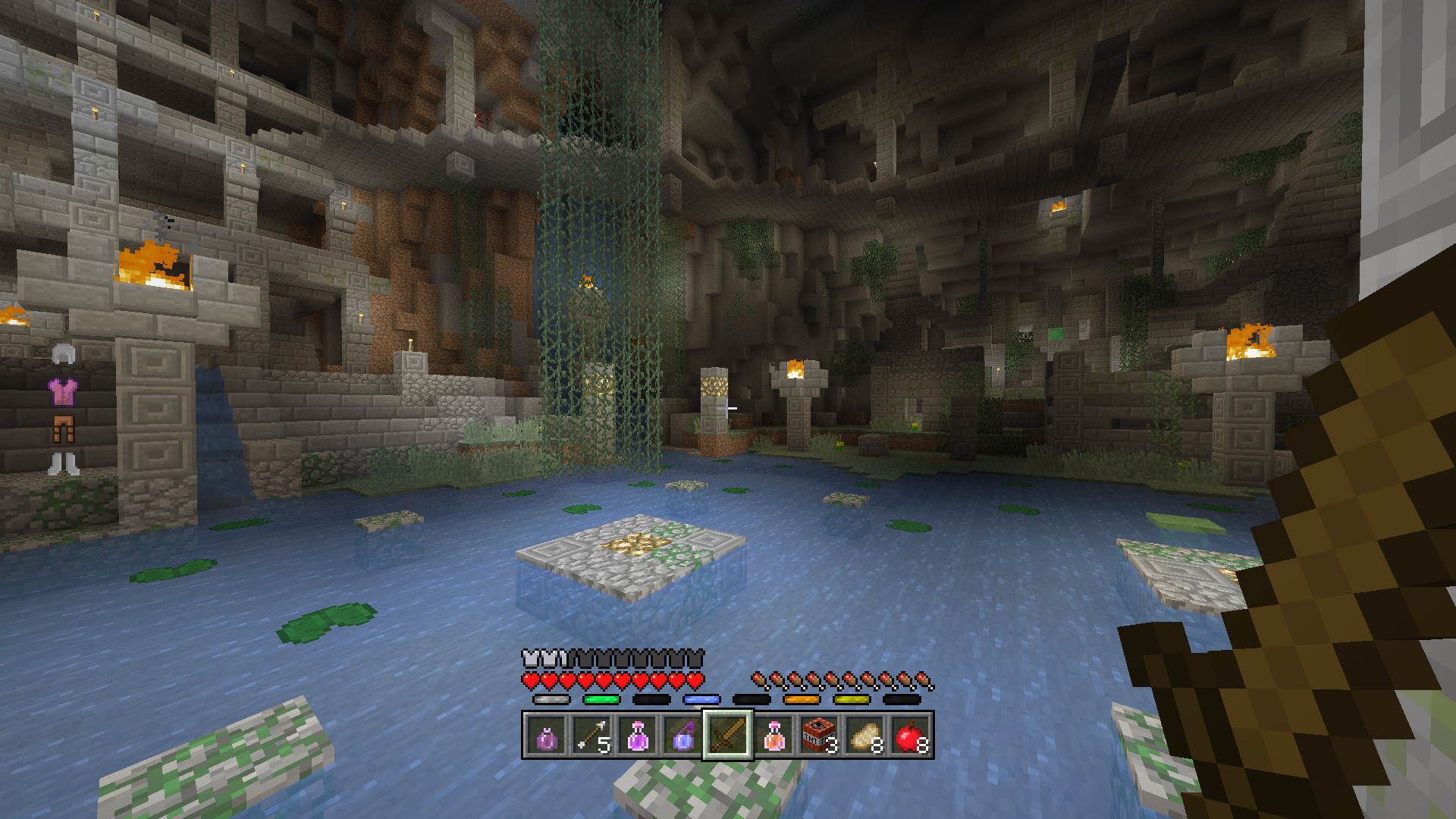This screenshot has height=819, width=1456.
Task: Click the iron helmet armor icon
Action: click(64, 354)
